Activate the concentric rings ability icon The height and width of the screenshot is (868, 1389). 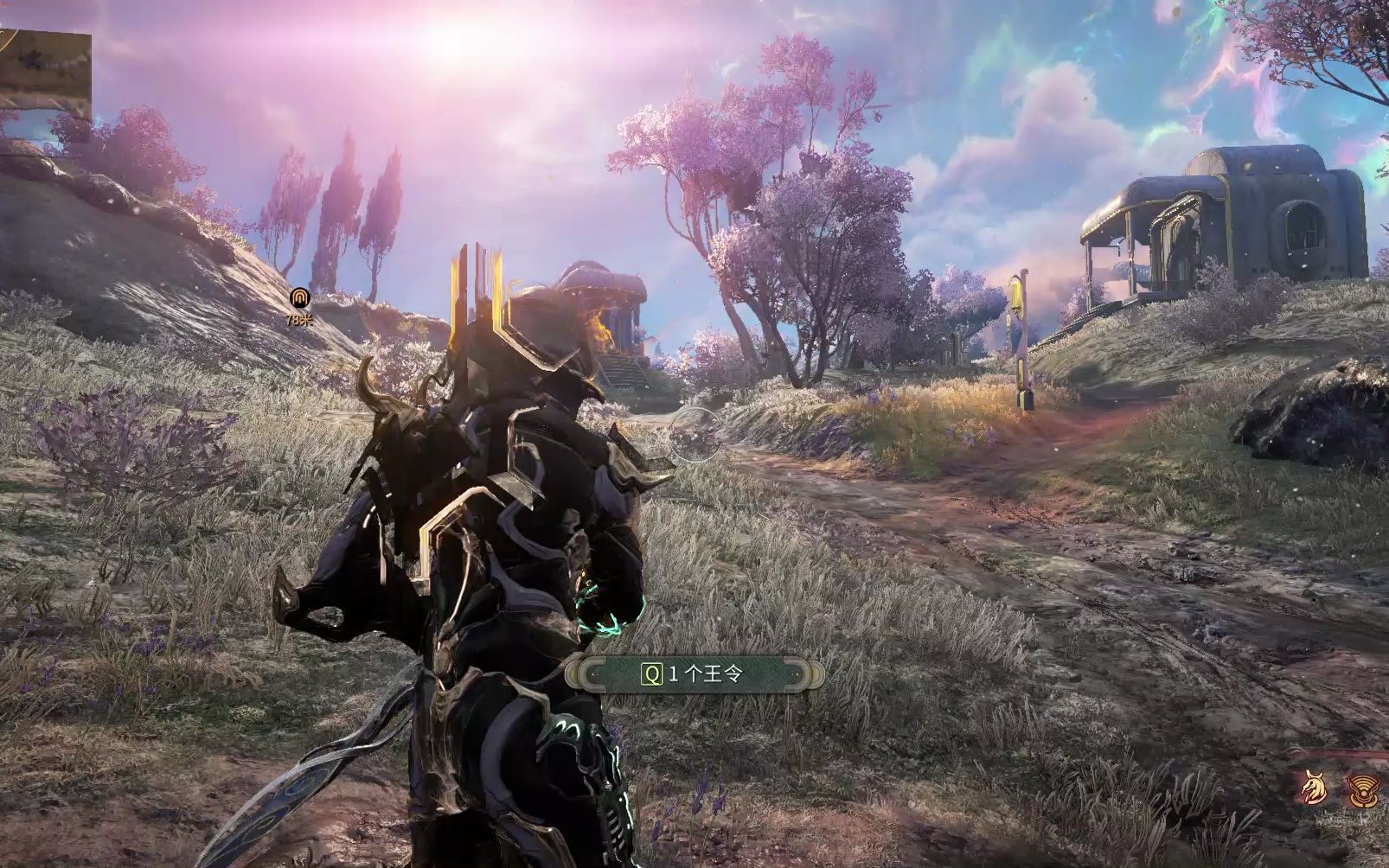point(1365,789)
